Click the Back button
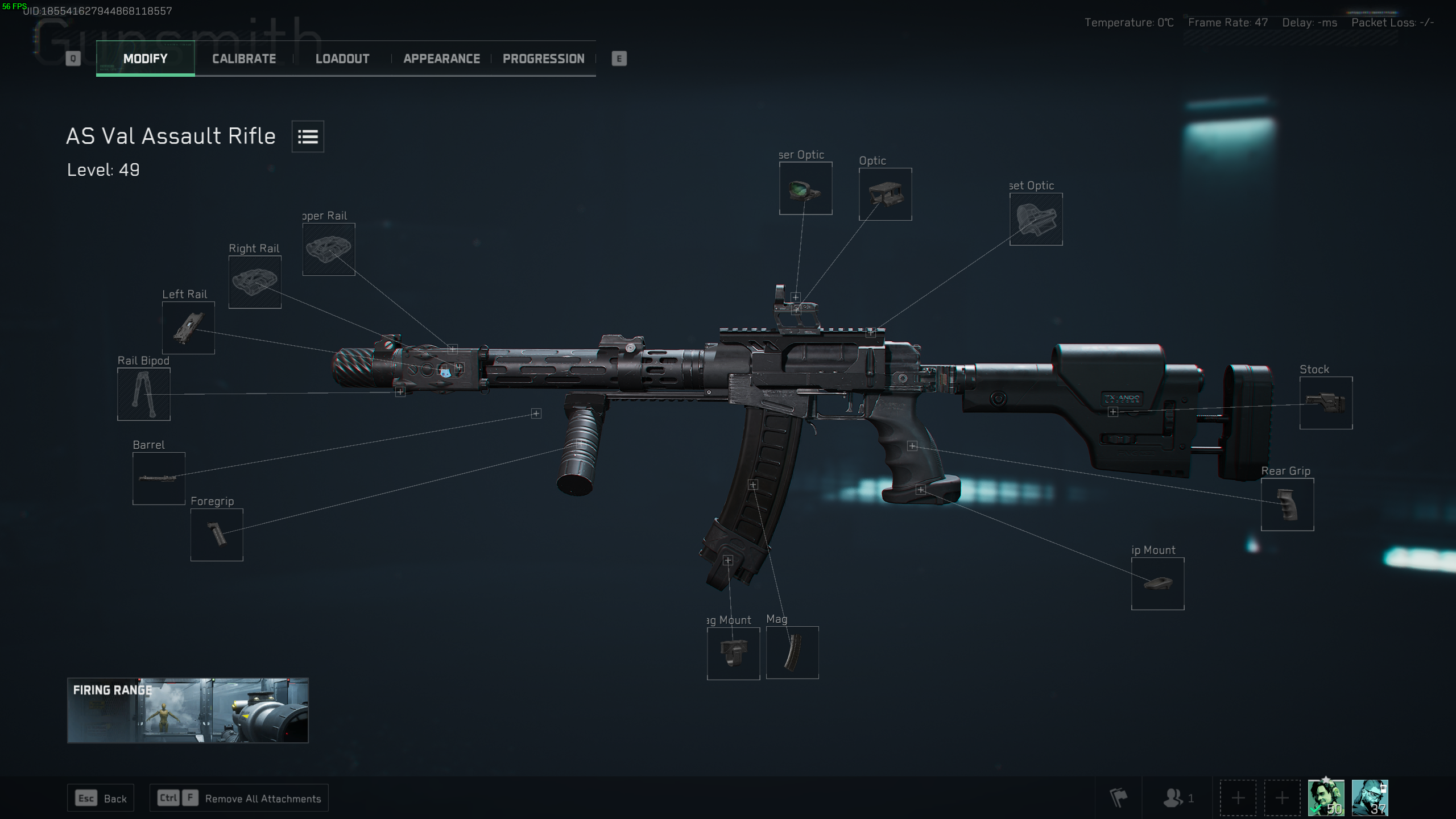This screenshot has height=819, width=1456. click(100, 798)
